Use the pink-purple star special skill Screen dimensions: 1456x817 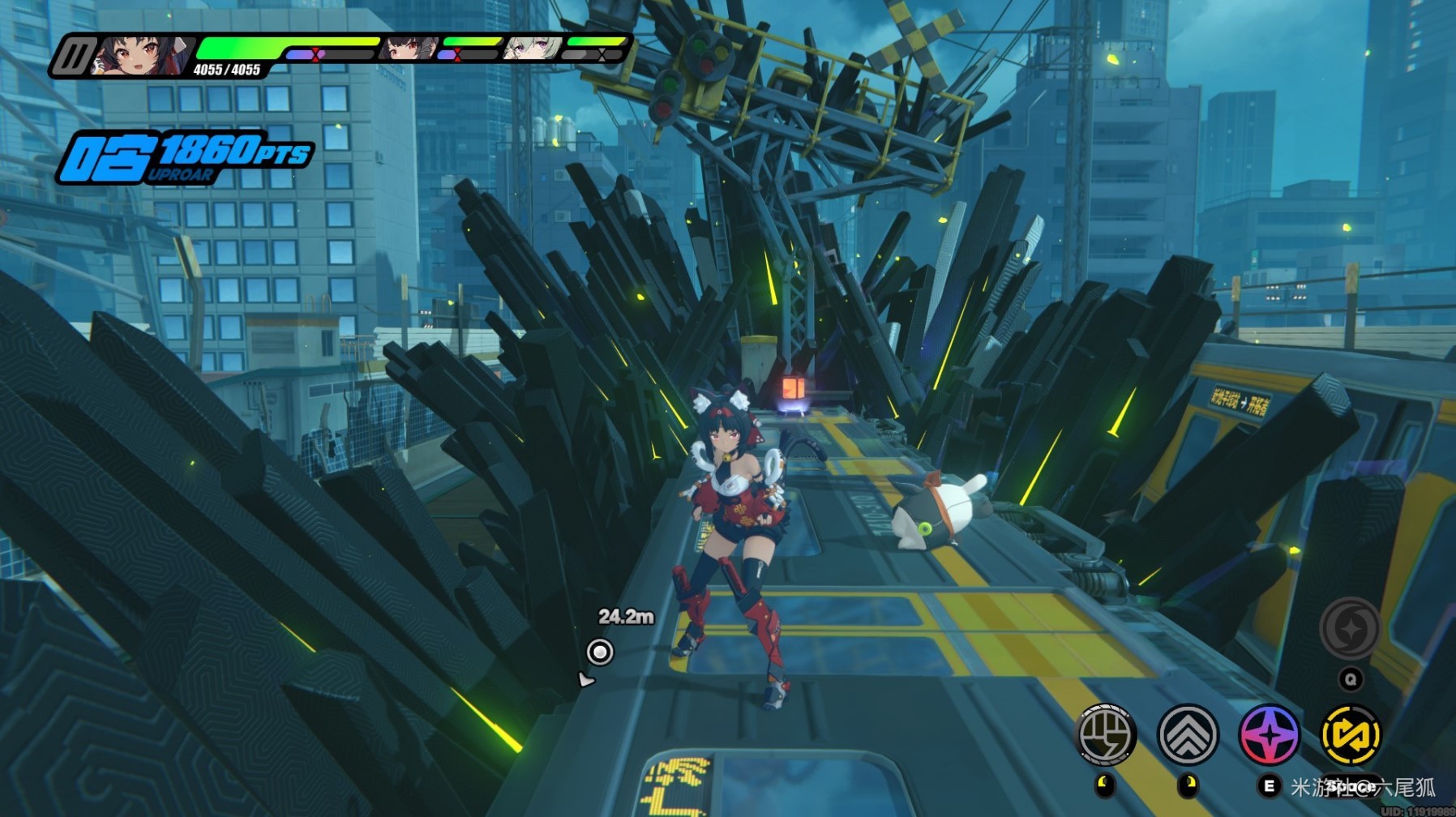point(1270,735)
